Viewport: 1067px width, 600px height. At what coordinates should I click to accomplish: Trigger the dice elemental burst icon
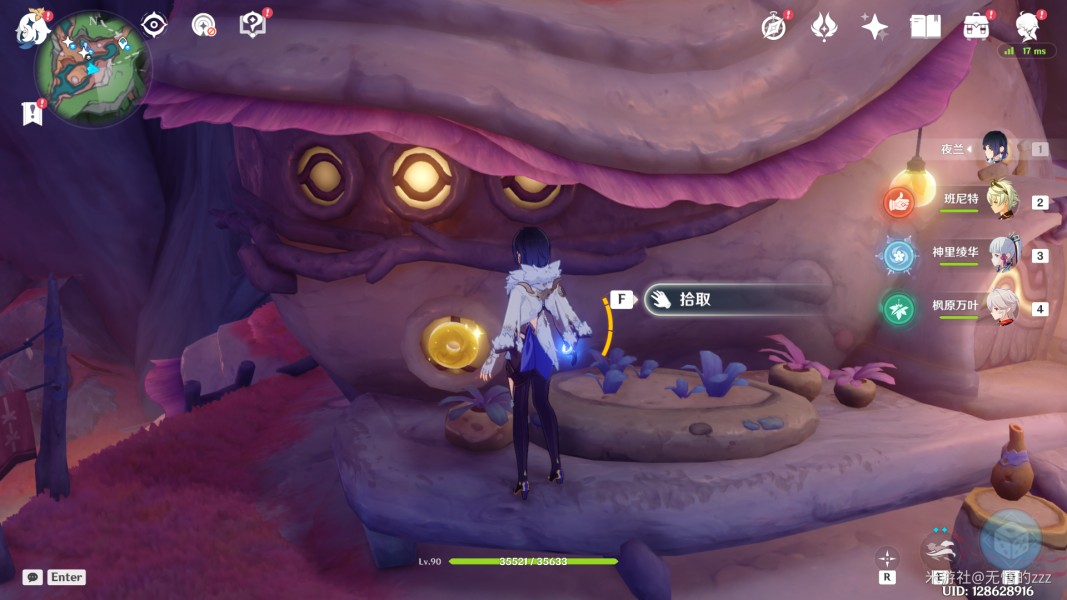tap(1010, 541)
